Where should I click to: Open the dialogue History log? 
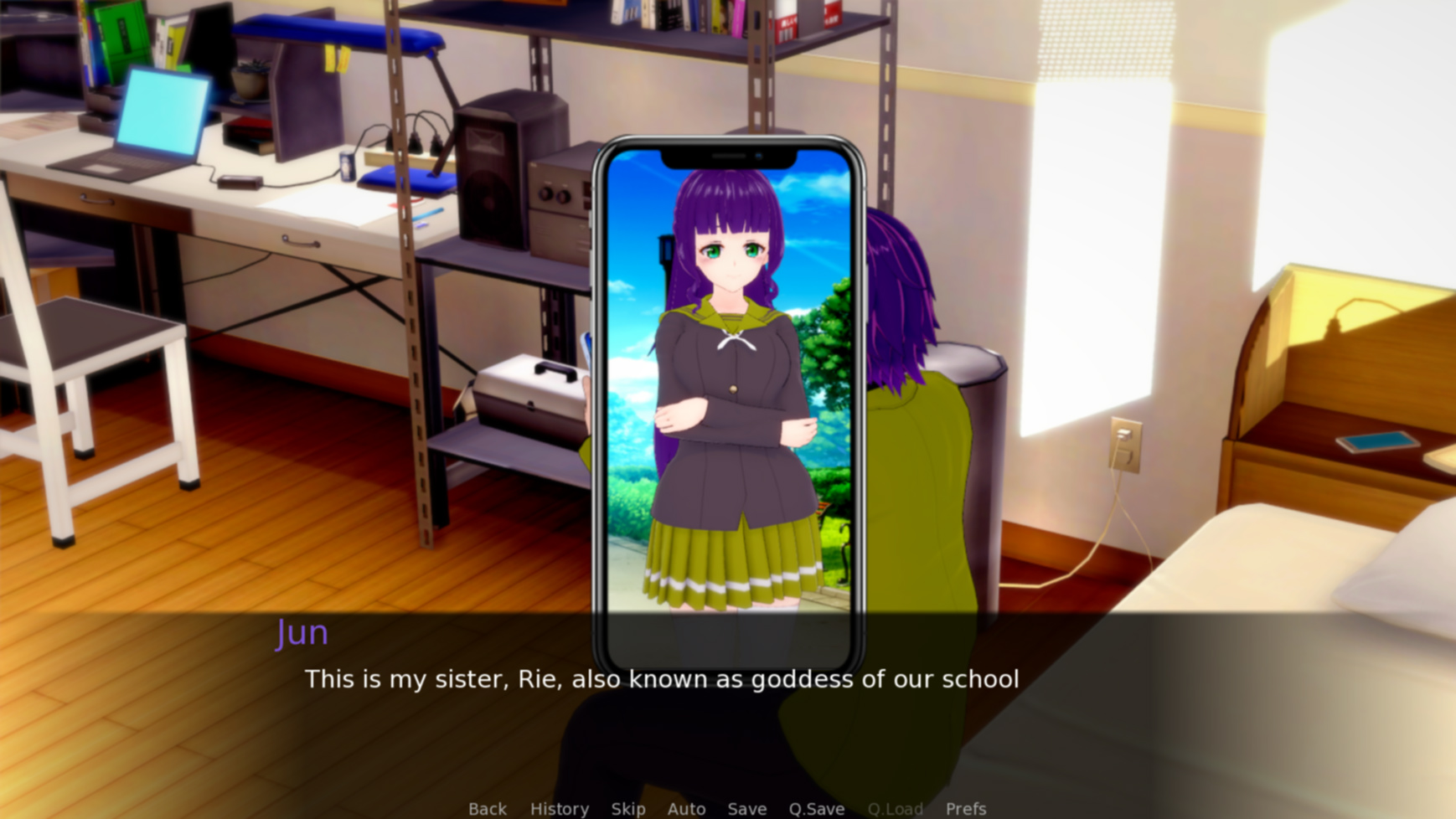559,808
